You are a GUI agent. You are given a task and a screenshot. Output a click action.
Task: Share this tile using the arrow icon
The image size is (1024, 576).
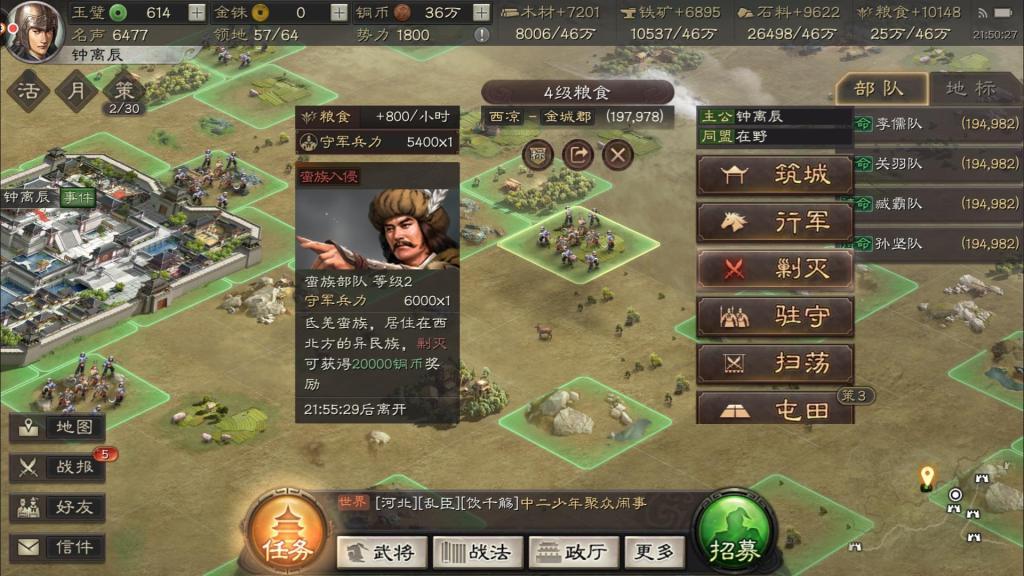click(x=578, y=155)
